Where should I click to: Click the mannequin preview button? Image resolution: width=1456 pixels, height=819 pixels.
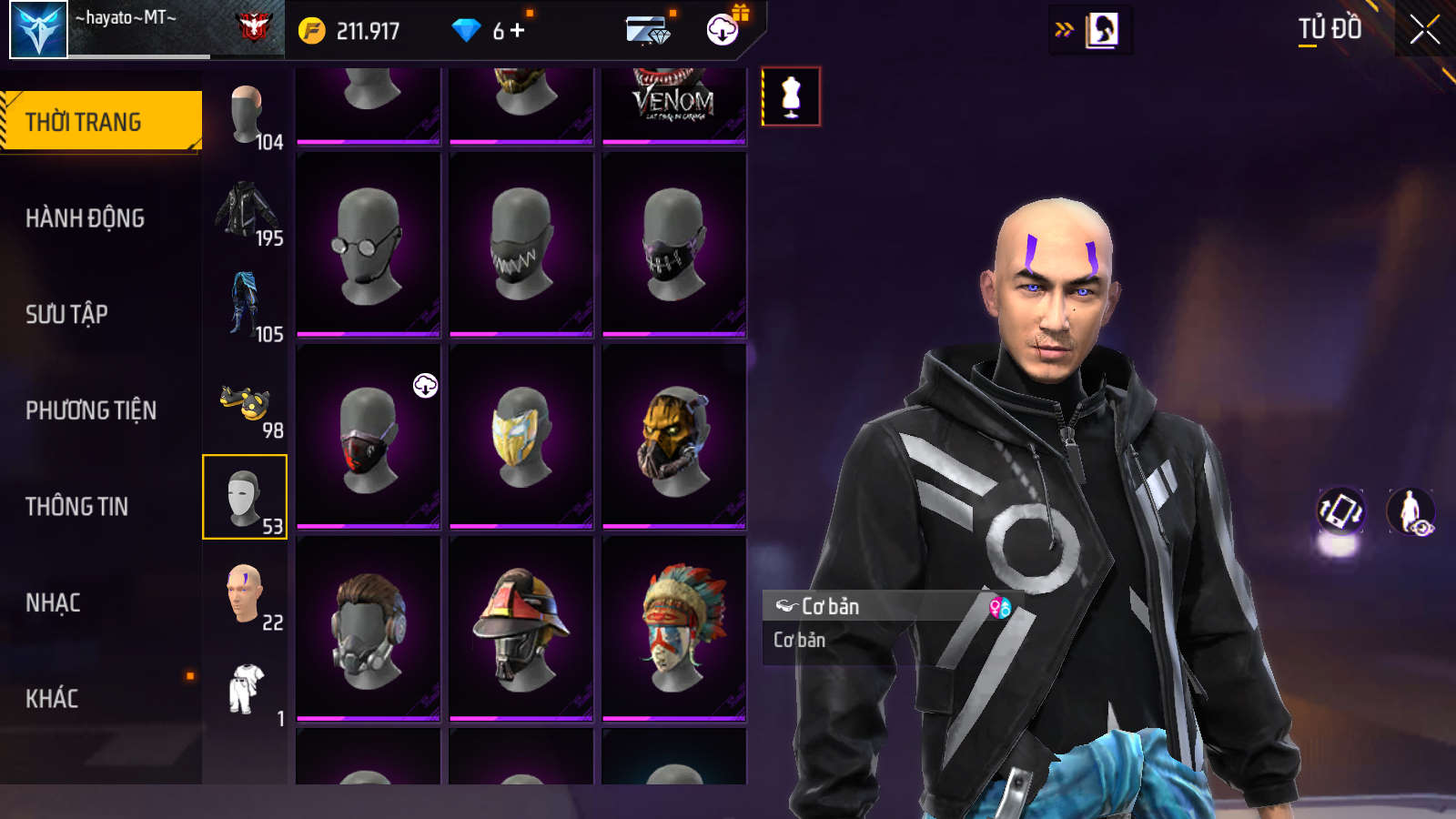(x=791, y=96)
